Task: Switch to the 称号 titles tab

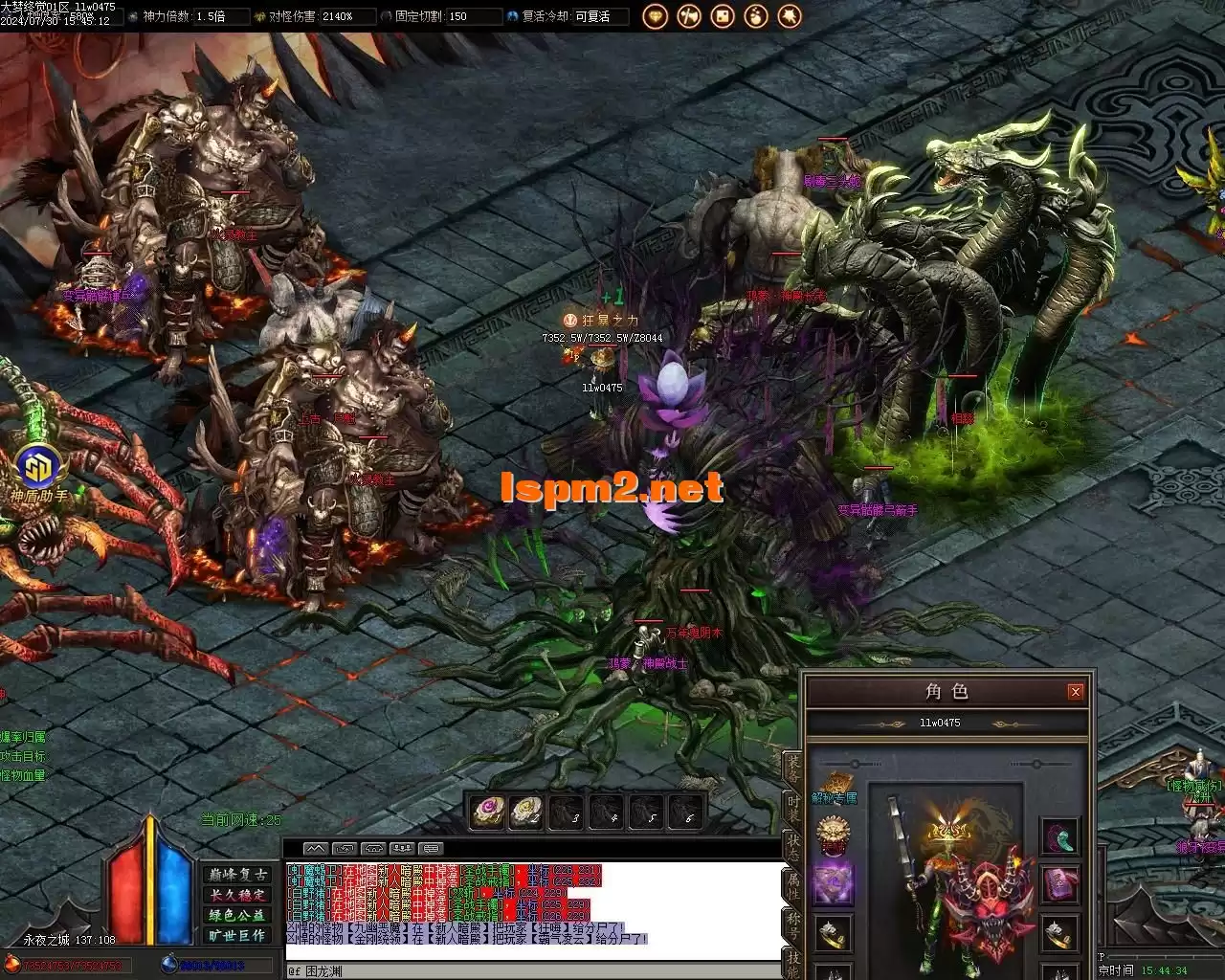Action: pyautogui.click(x=792, y=924)
